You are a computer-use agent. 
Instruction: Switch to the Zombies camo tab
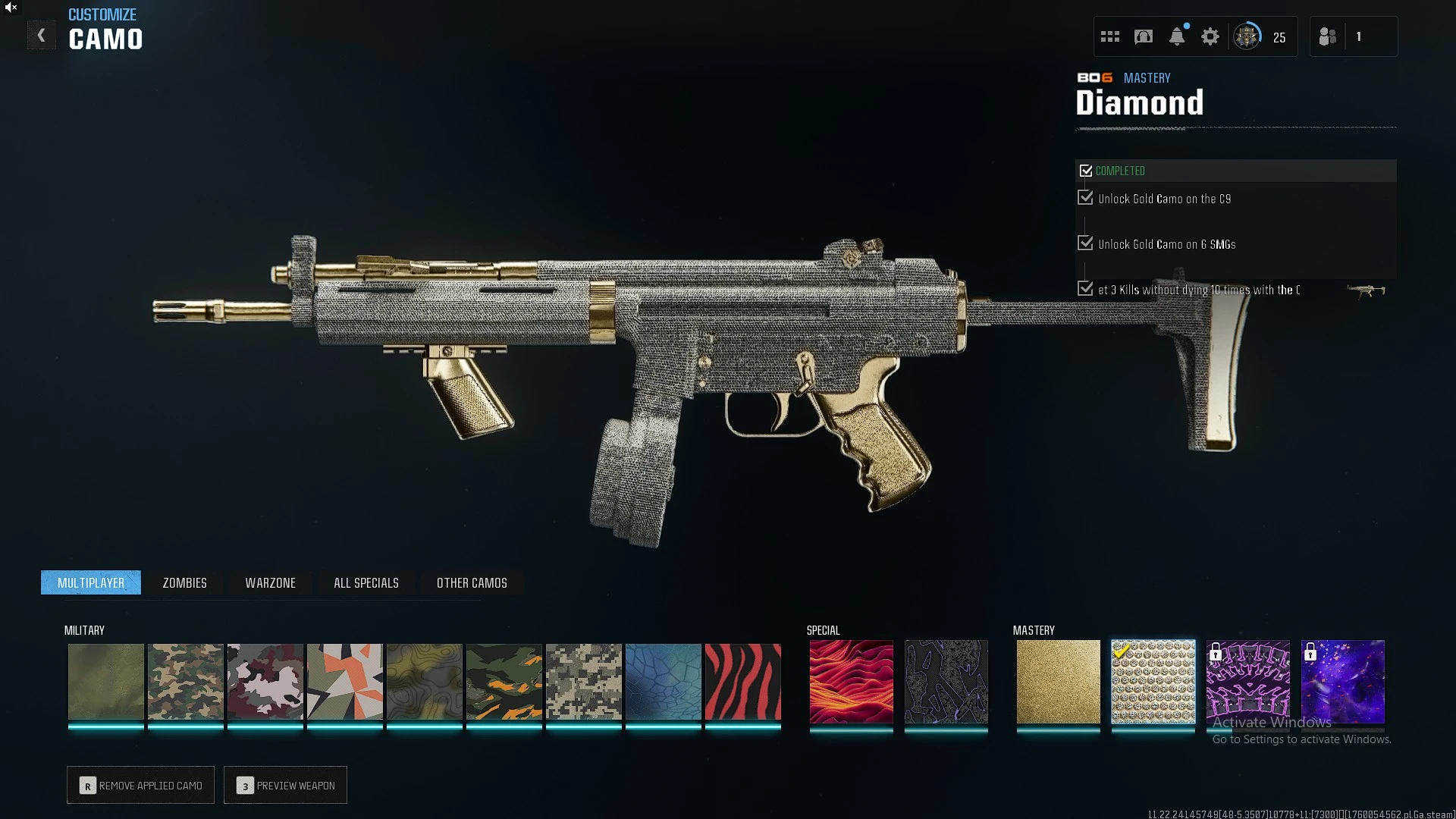184,582
